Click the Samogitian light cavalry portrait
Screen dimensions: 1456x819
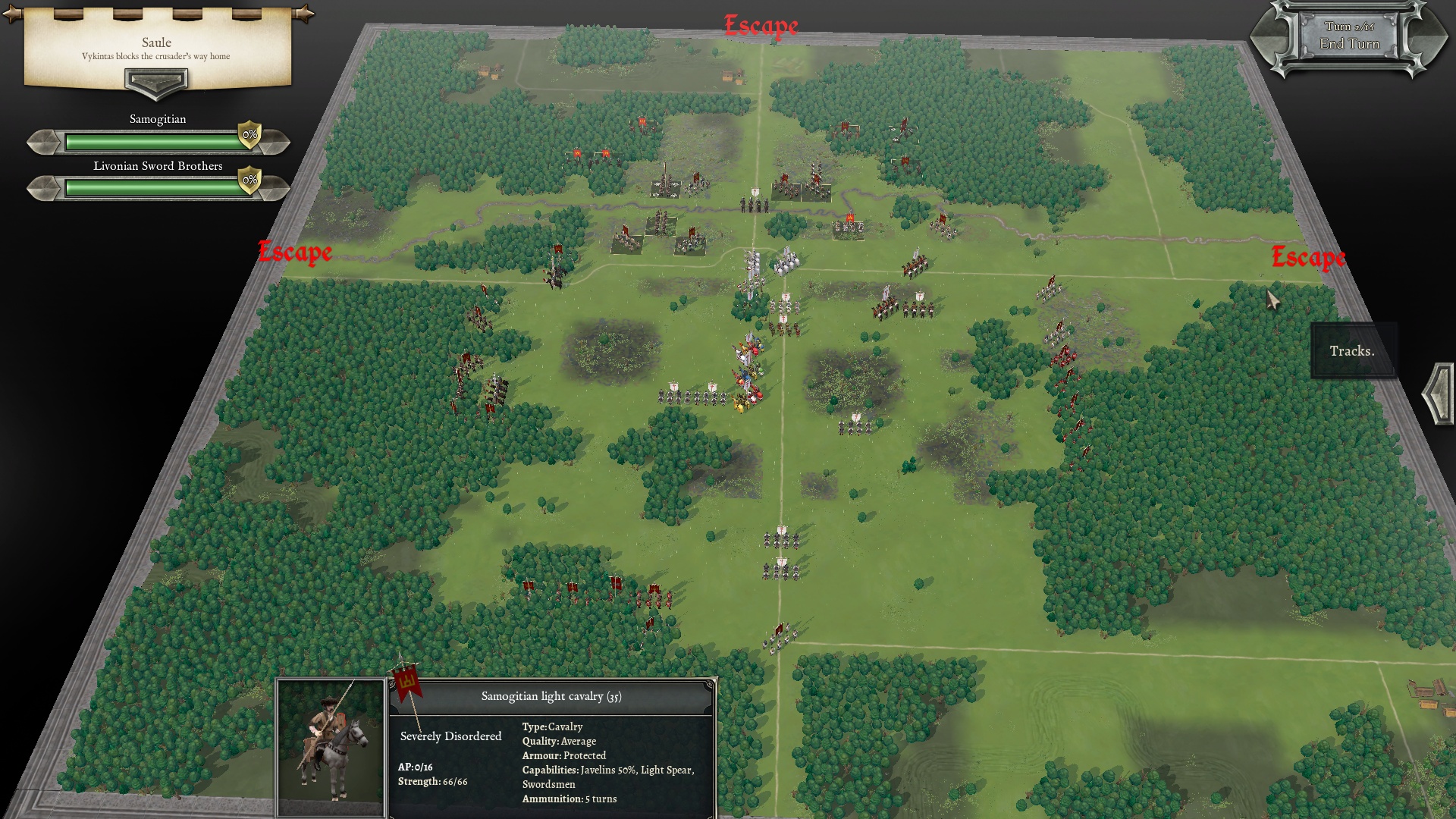[331, 746]
